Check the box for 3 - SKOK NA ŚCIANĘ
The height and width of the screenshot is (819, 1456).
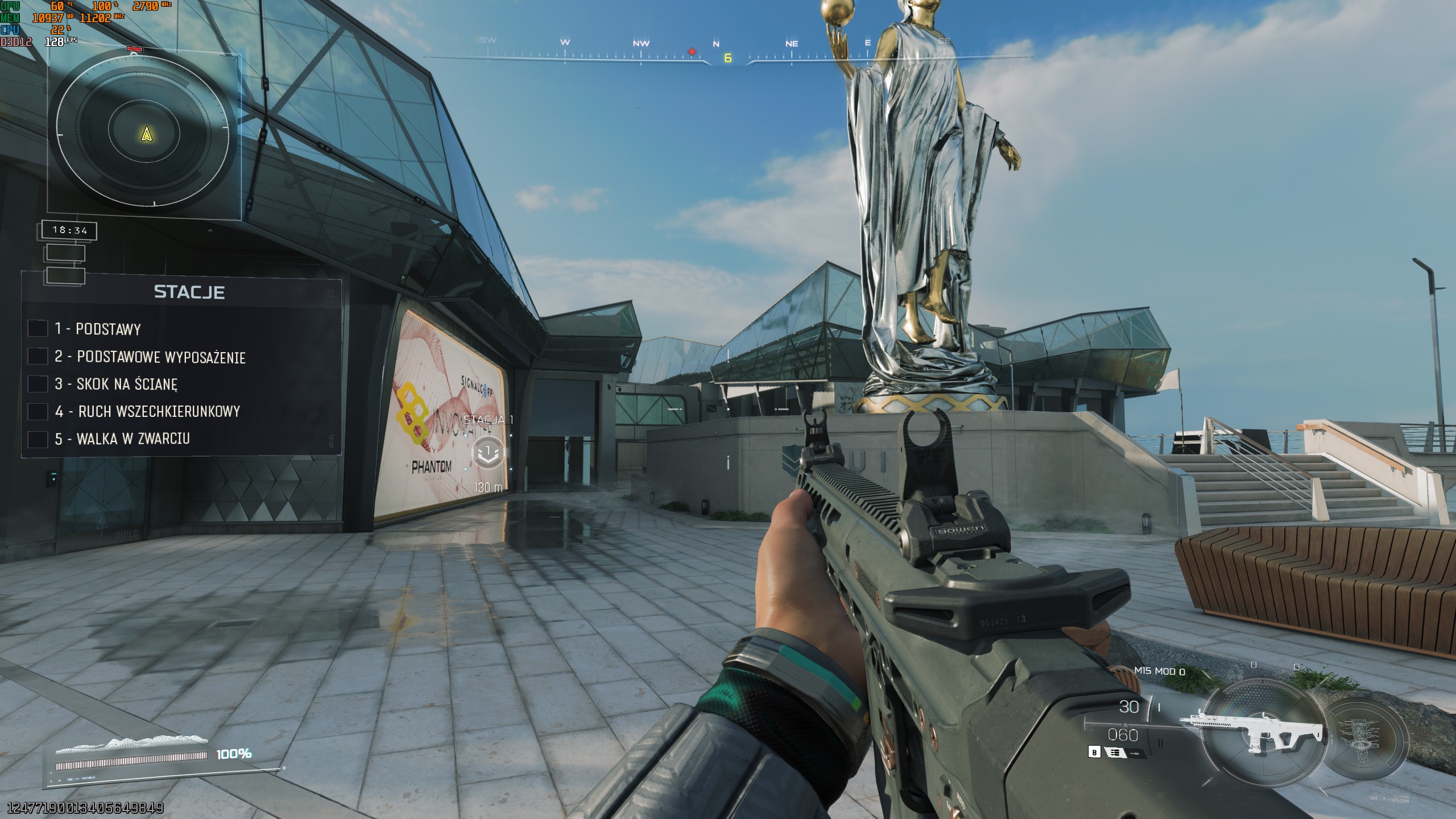[37, 384]
